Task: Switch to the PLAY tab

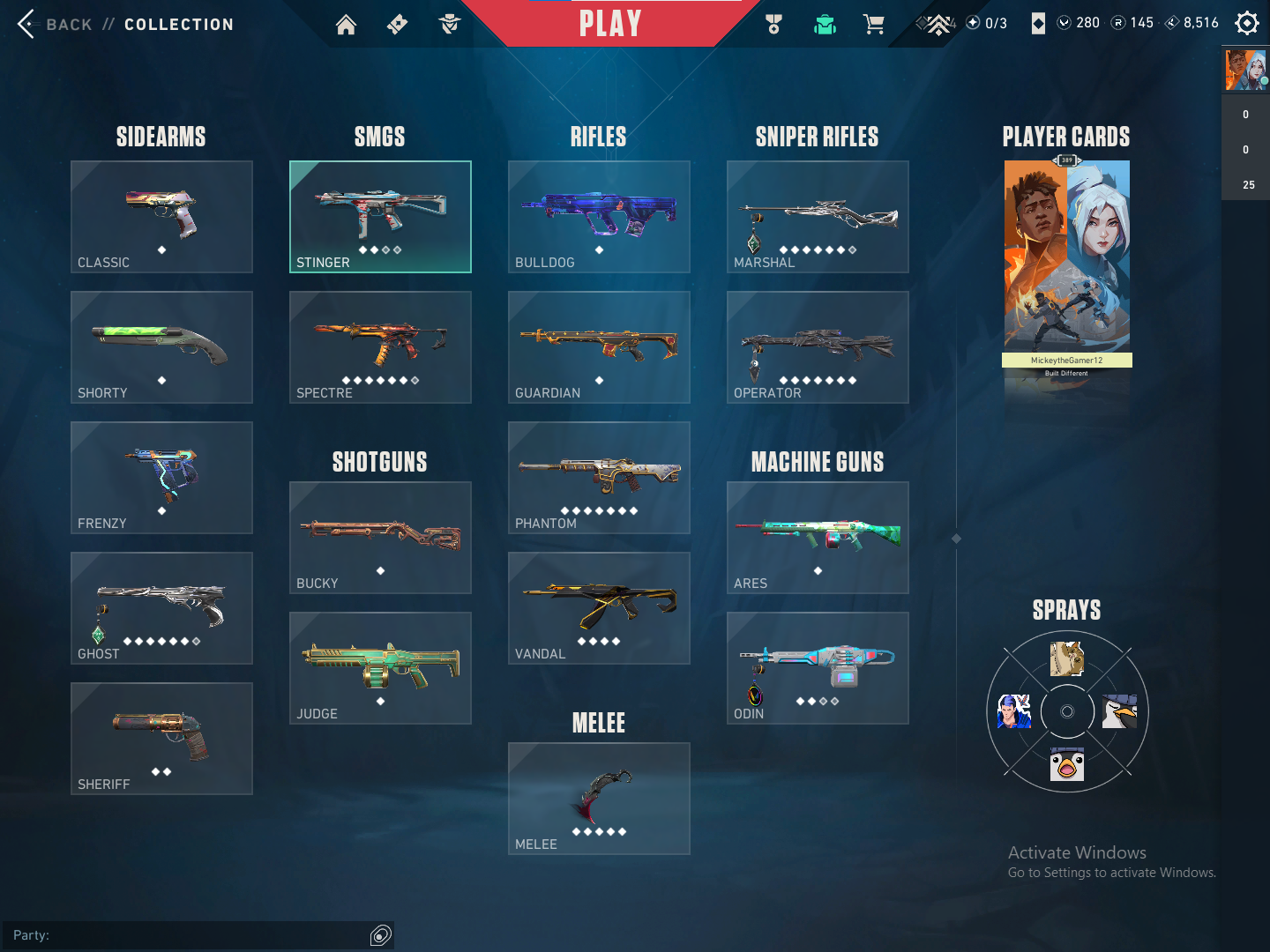Action: (x=609, y=24)
